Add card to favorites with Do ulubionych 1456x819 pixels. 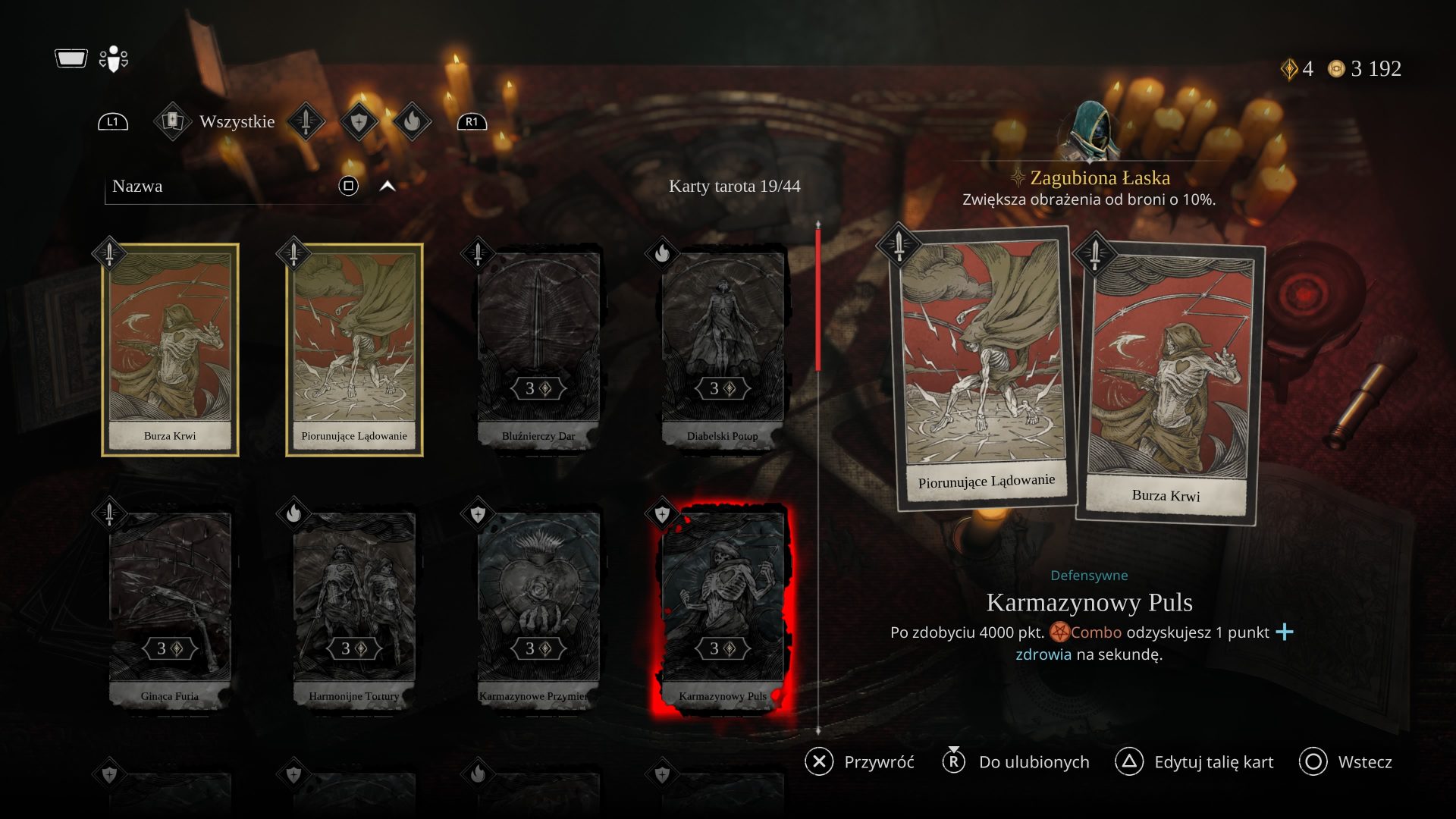point(1016,762)
